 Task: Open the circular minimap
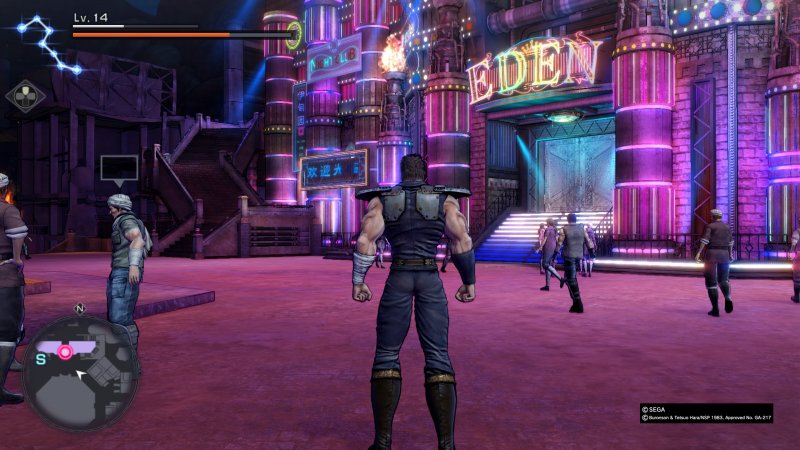tap(80, 373)
